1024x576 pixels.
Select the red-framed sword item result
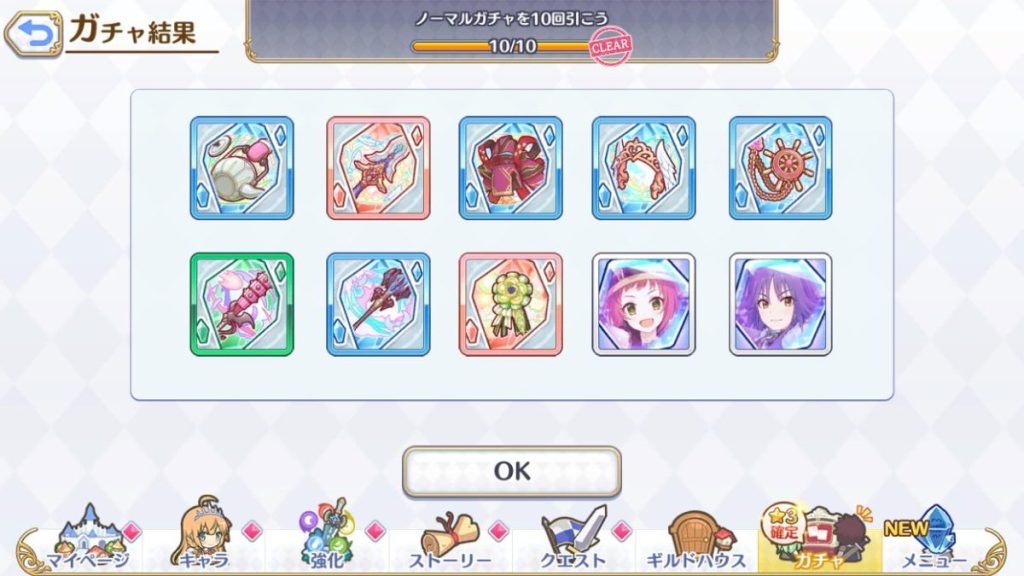tap(378, 168)
